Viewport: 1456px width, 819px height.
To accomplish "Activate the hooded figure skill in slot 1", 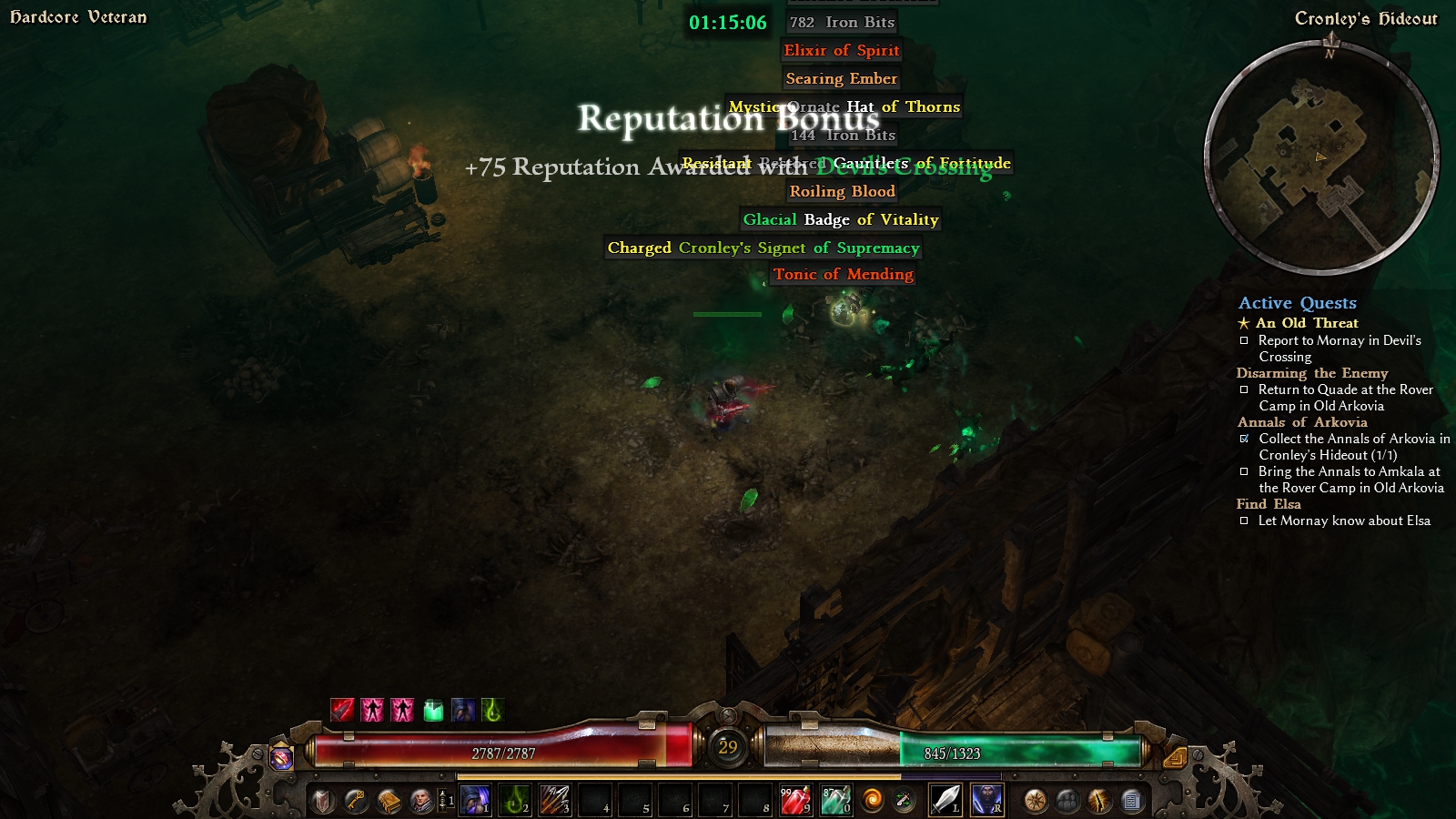I will [475, 800].
